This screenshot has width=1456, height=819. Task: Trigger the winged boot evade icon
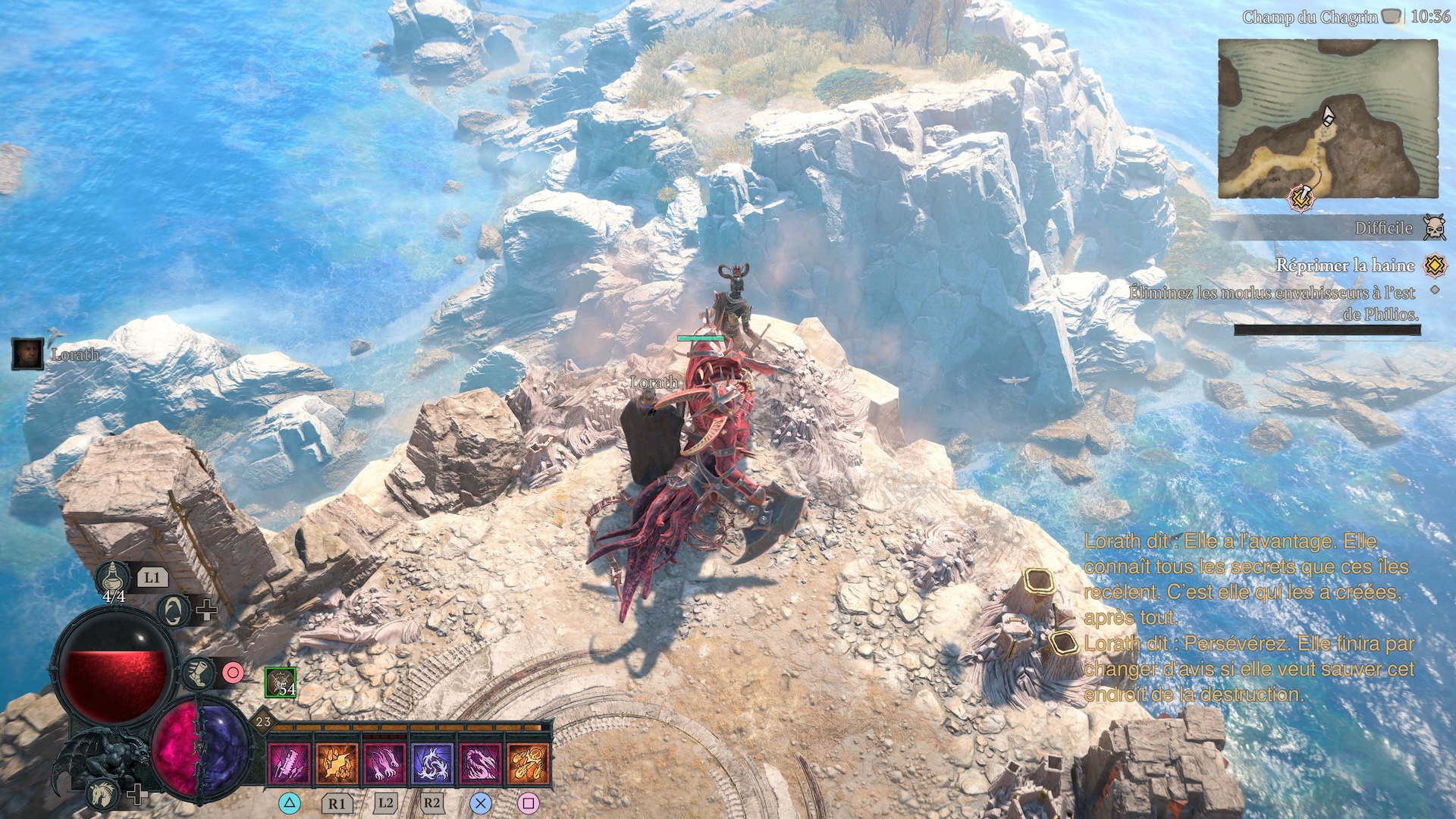tap(199, 673)
